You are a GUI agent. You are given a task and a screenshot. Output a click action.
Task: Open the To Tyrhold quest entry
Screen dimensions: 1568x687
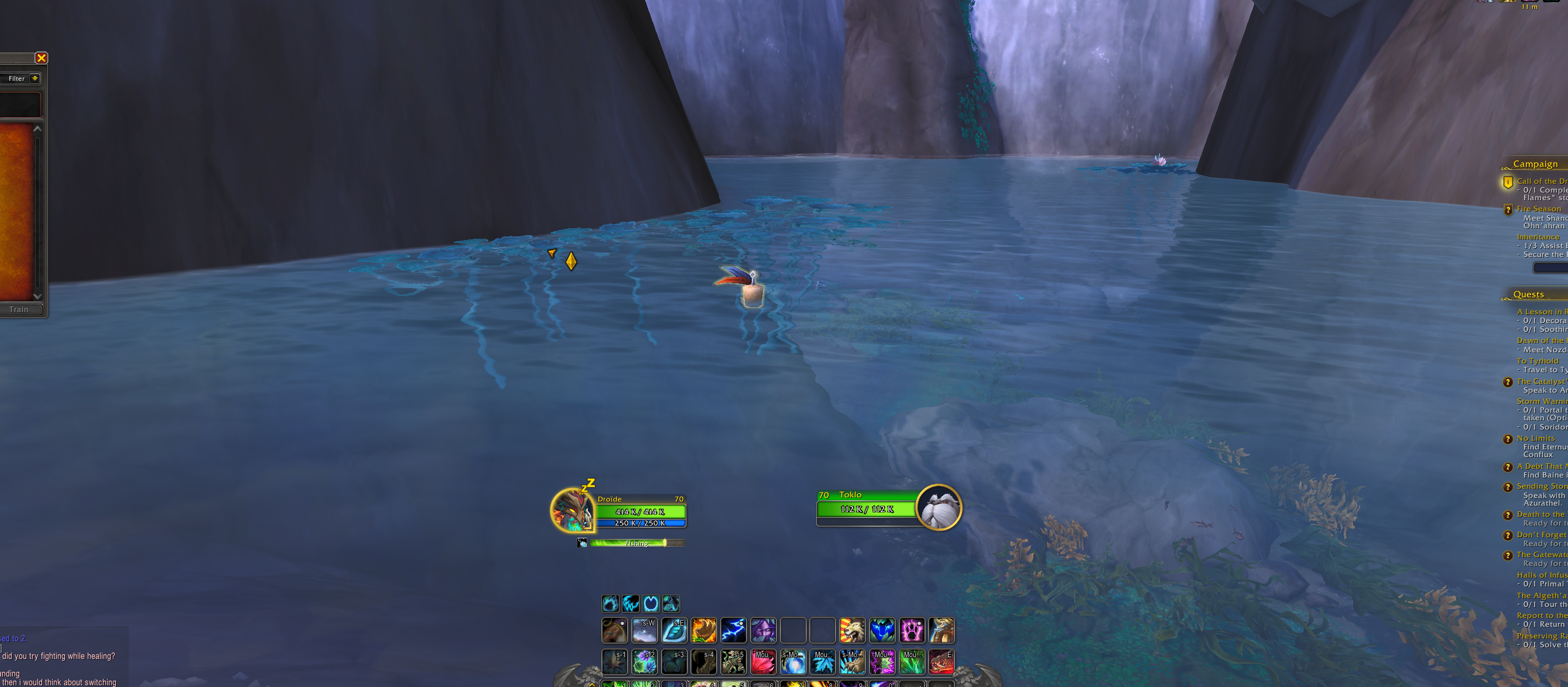point(1538,361)
